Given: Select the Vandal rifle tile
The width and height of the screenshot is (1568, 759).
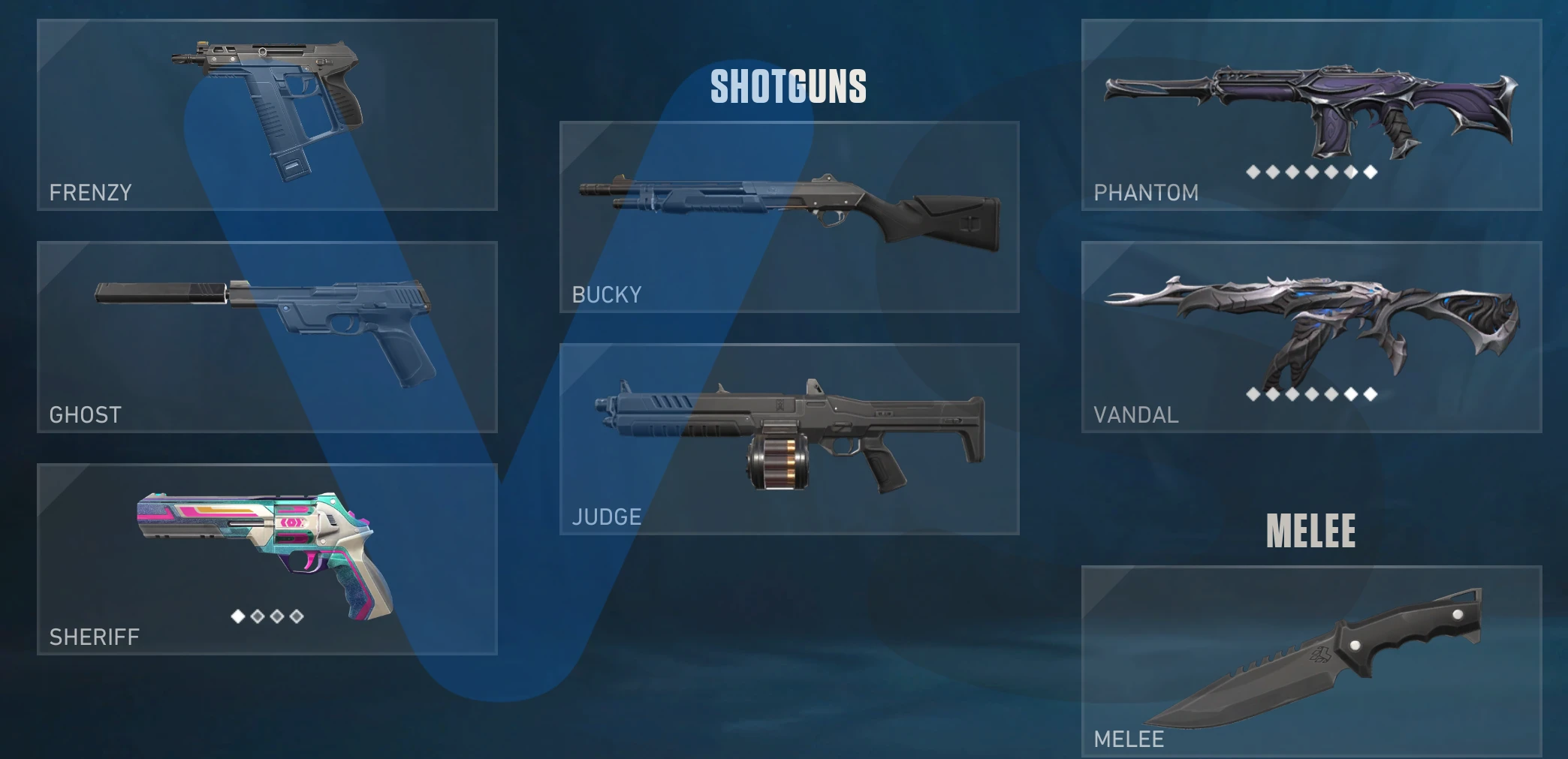Looking at the screenshot, I should [x=1311, y=337].
